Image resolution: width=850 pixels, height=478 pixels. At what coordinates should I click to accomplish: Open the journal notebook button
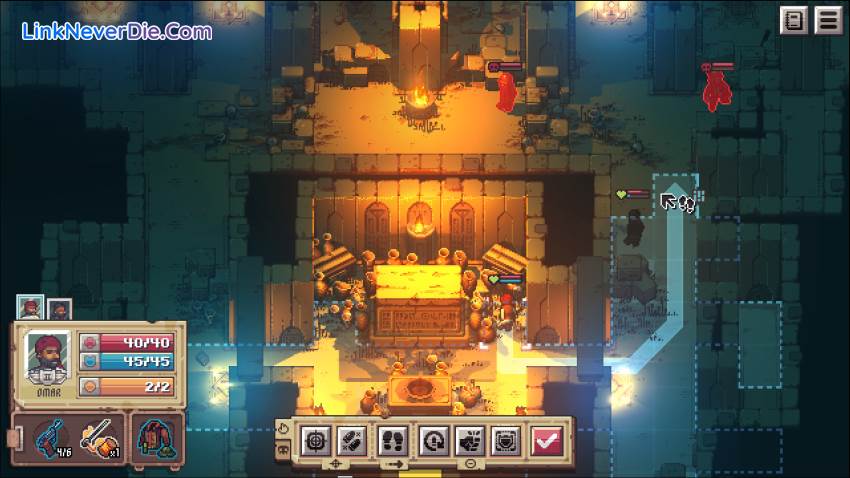pos(794,20)
